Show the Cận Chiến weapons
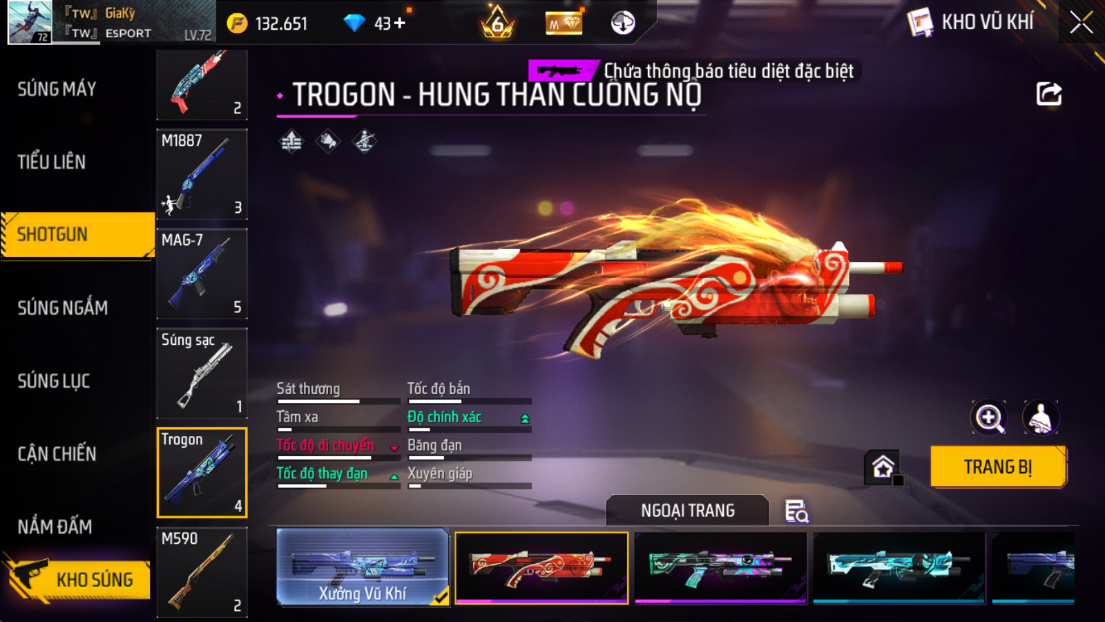Image resolution: width=1105 pixels, height=622 pixels. click(x=57, y=454)
